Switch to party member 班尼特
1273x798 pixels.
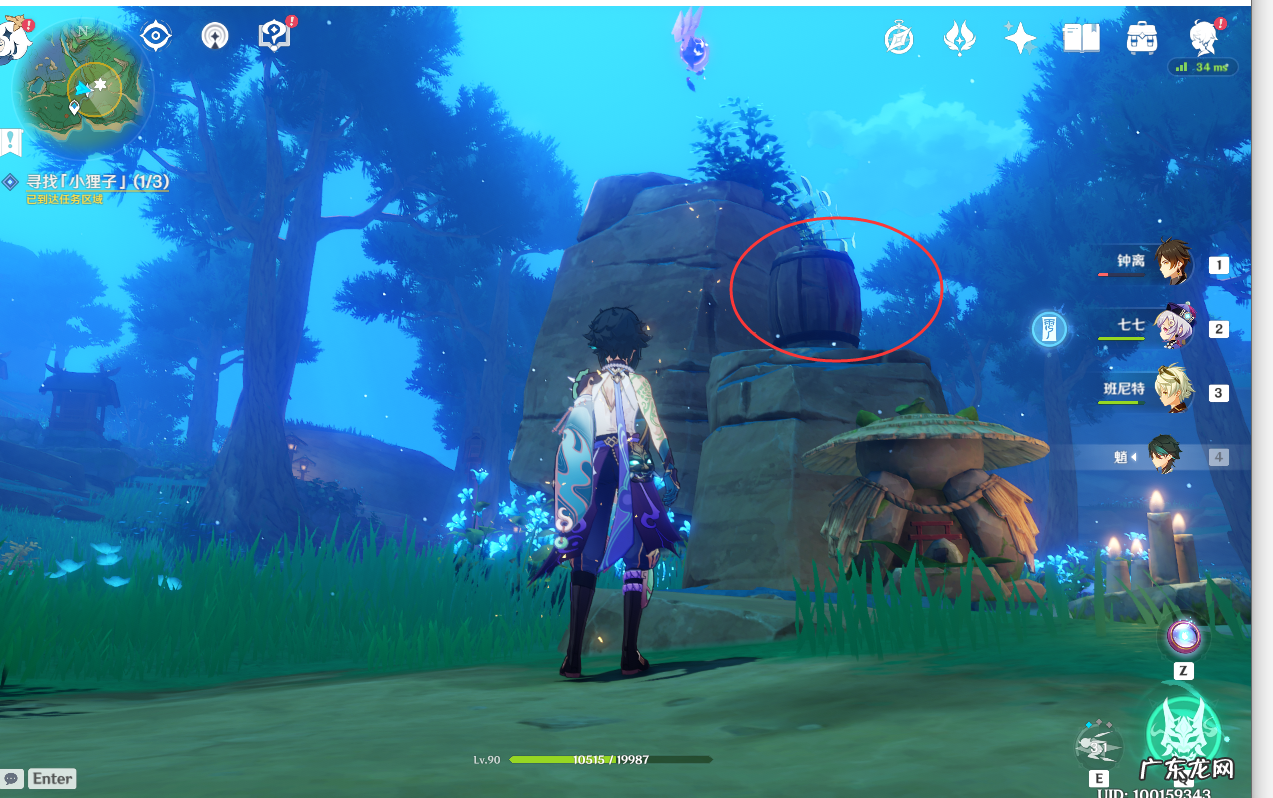point(1173,392)
